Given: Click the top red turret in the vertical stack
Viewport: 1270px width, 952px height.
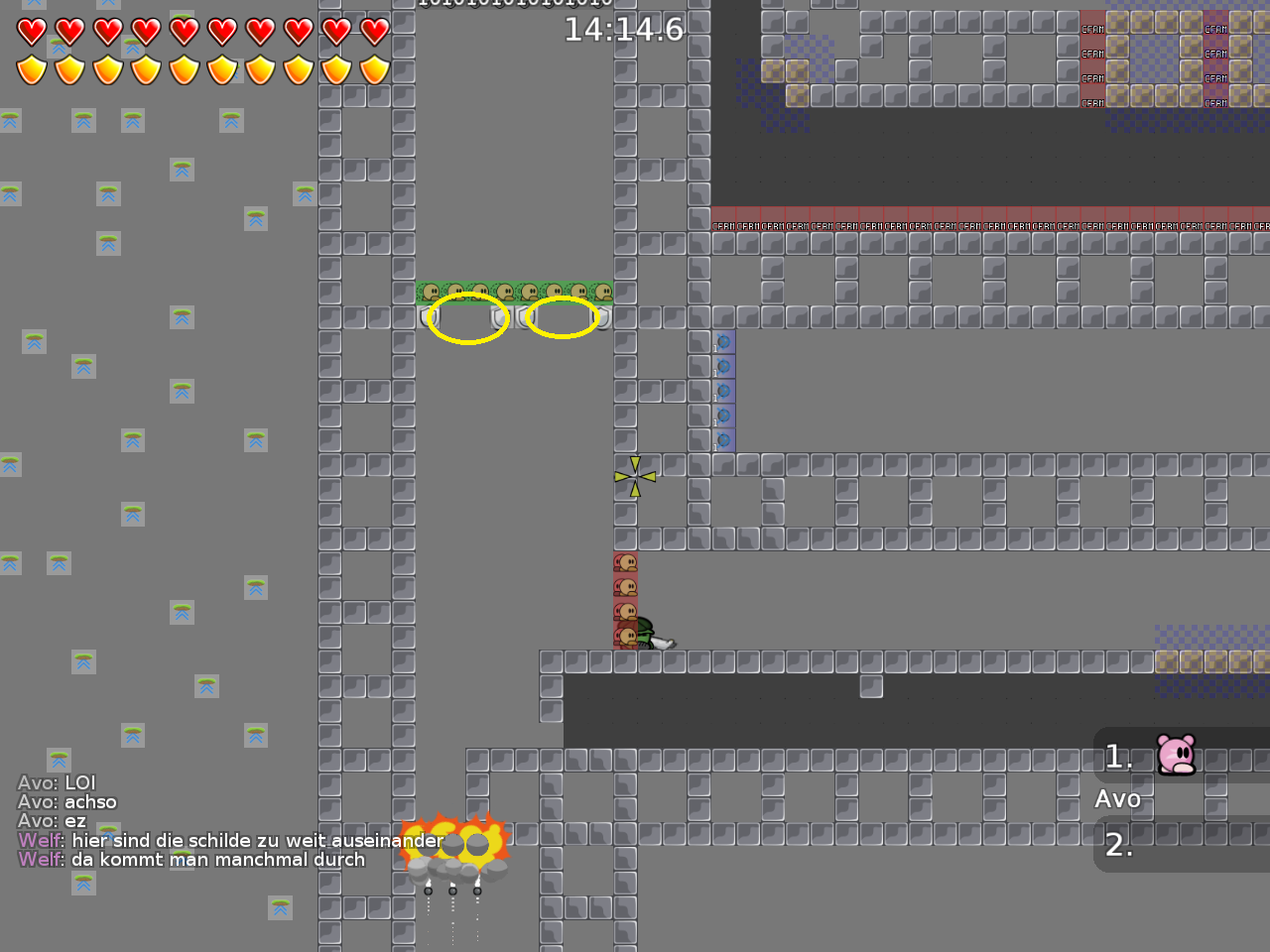Looking at the screenshot, I should click(x=625, y=562).
